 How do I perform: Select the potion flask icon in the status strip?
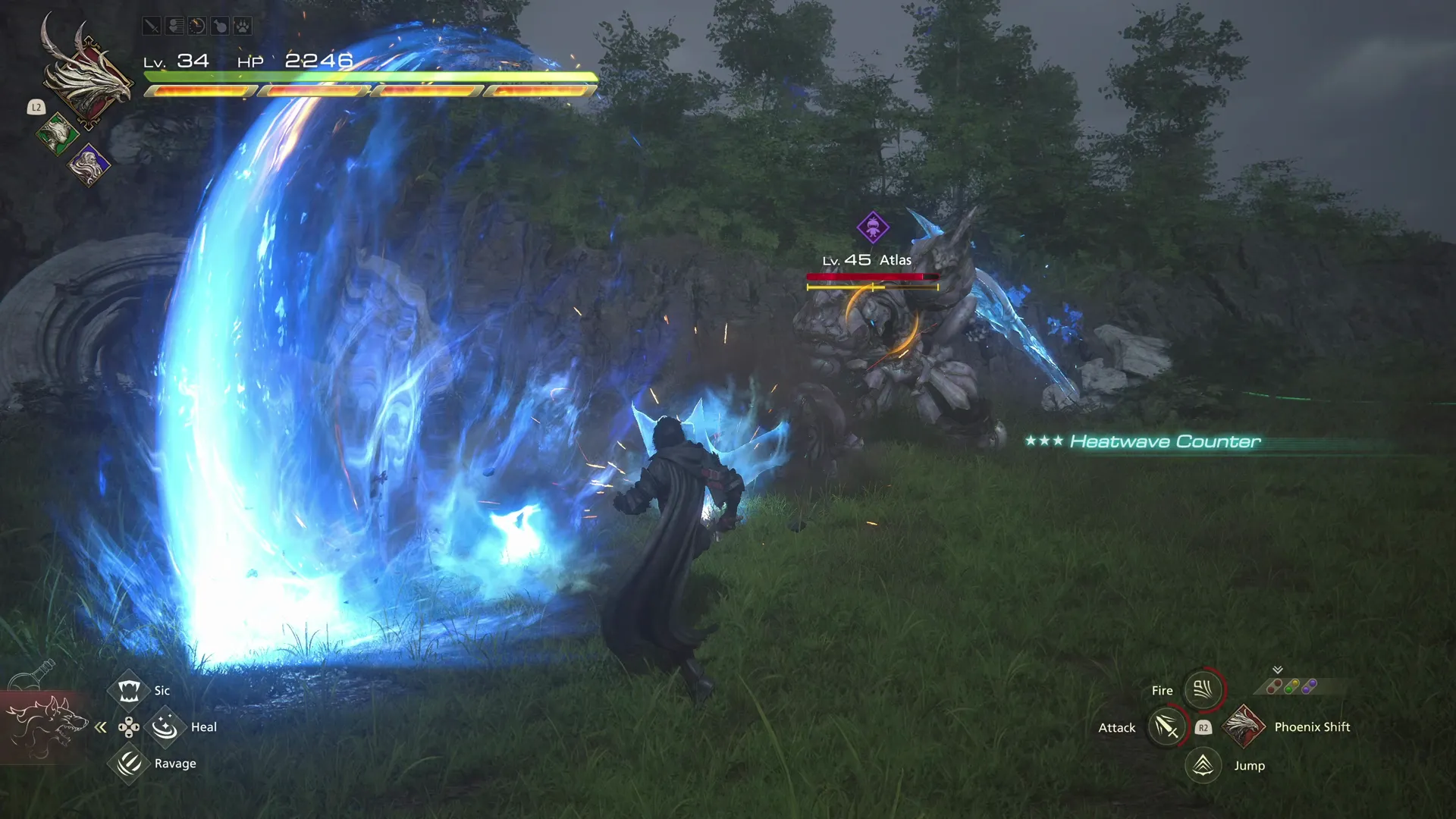(218, 26)
